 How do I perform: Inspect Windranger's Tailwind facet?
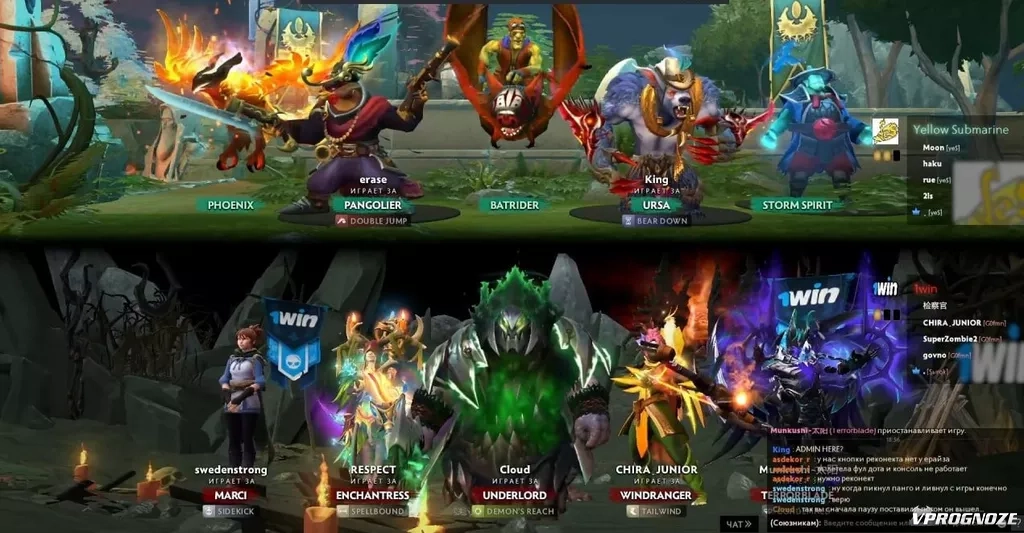[656, 510]
